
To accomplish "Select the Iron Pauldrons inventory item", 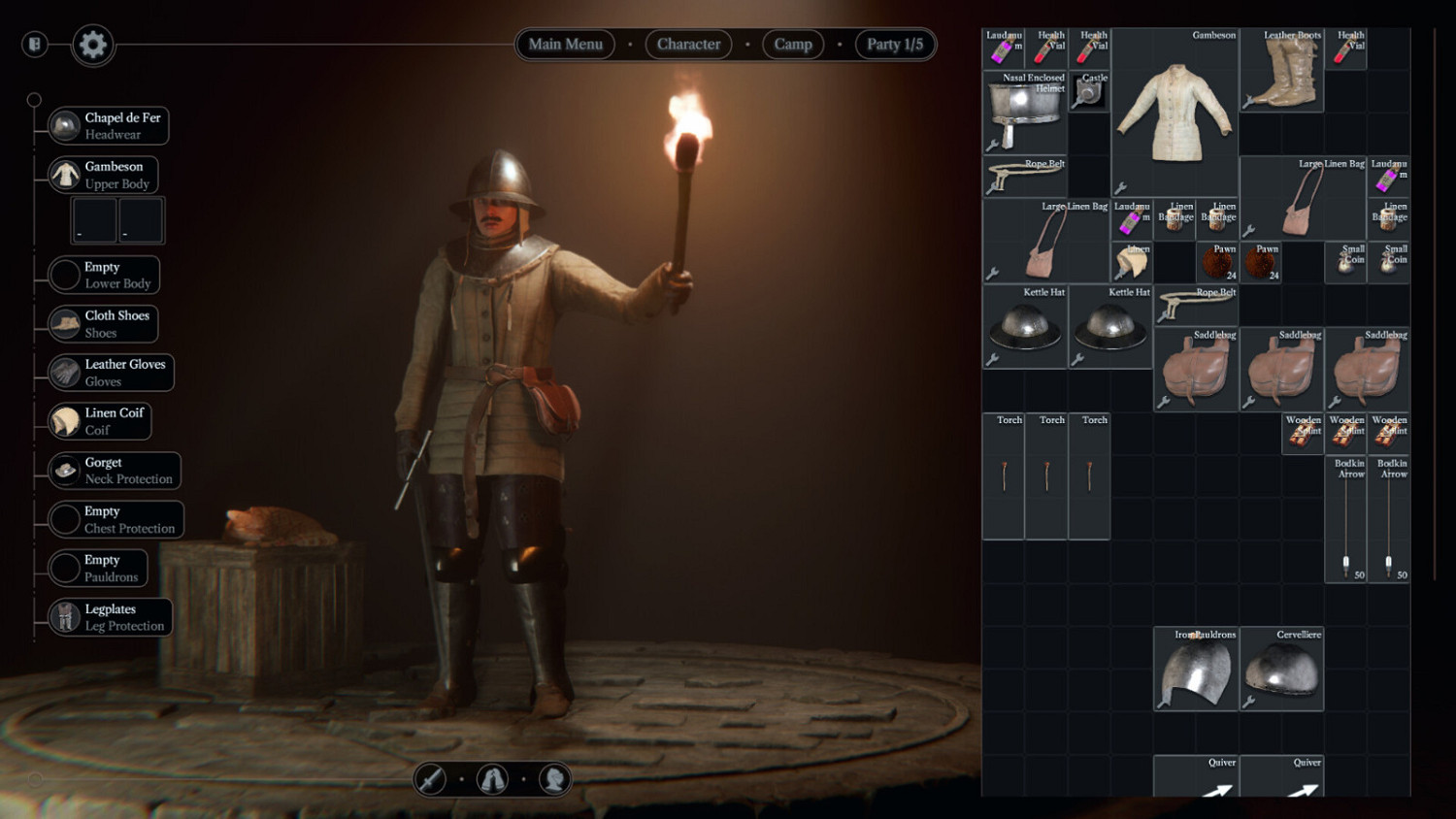I will pyautogui.click(x=1196, y=670).
